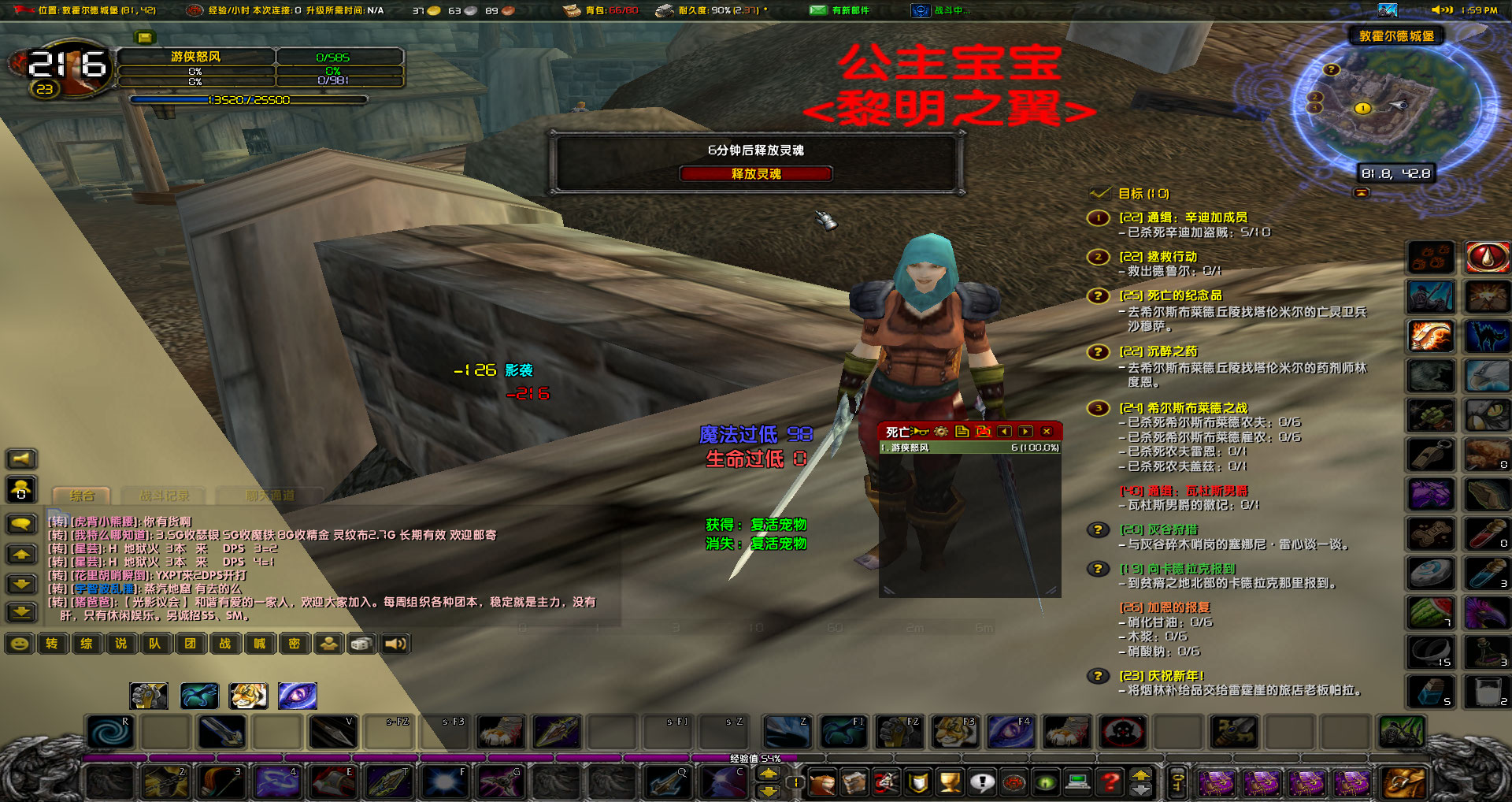Open settings gear on the 死亡 window
The image size is (1512, 802).
pos(941,432)
